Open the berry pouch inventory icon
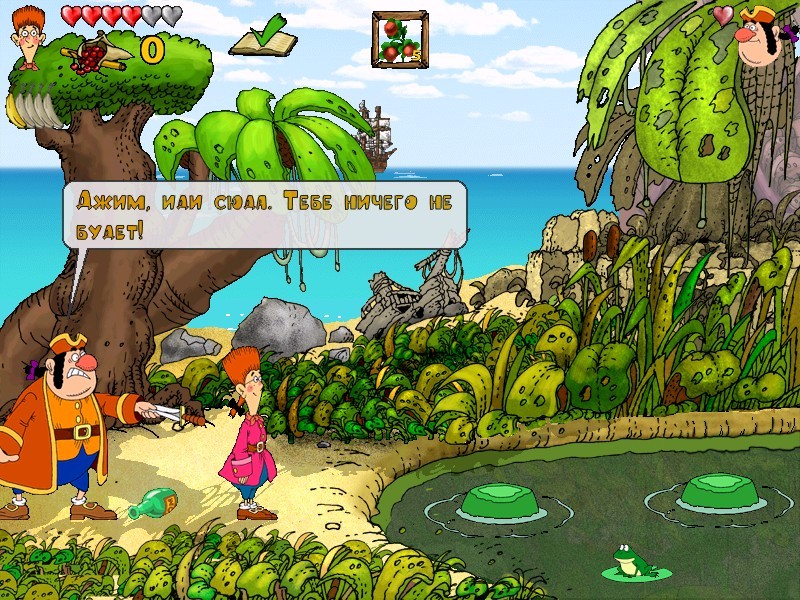The height and width of the screenshot is (600, 800). [x=97, y=52]
